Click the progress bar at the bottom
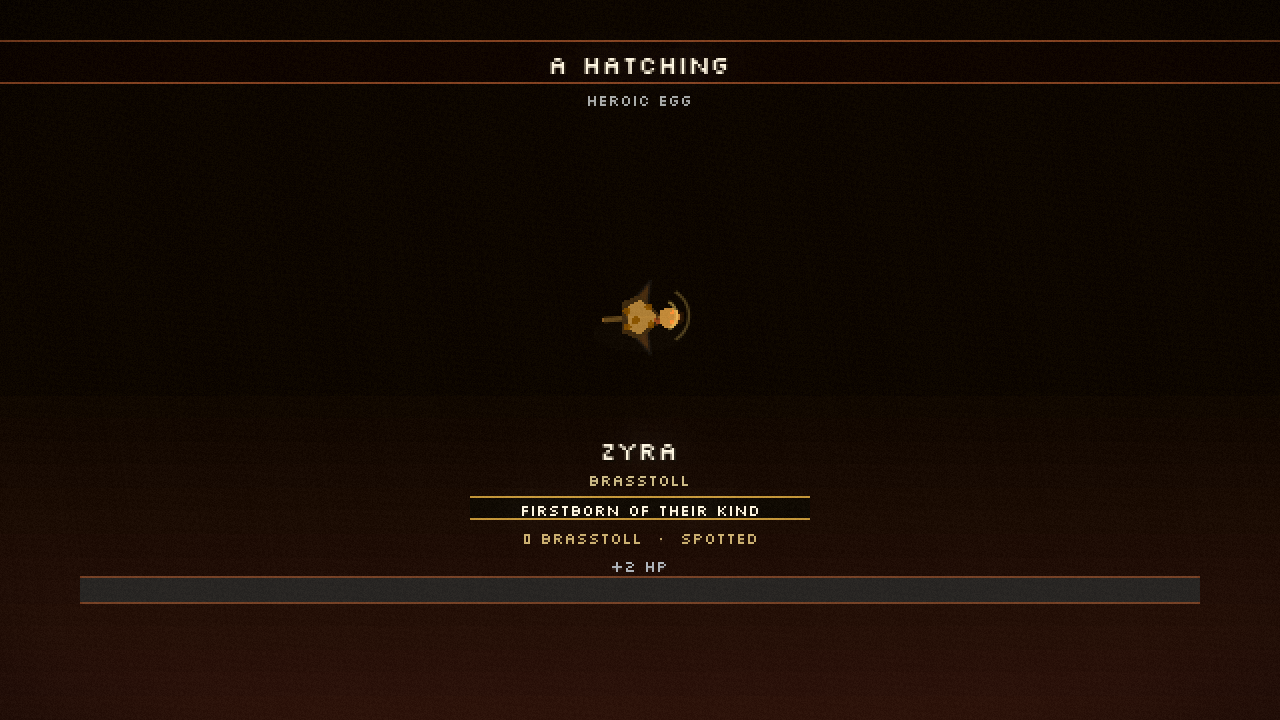 click(640, 590)
